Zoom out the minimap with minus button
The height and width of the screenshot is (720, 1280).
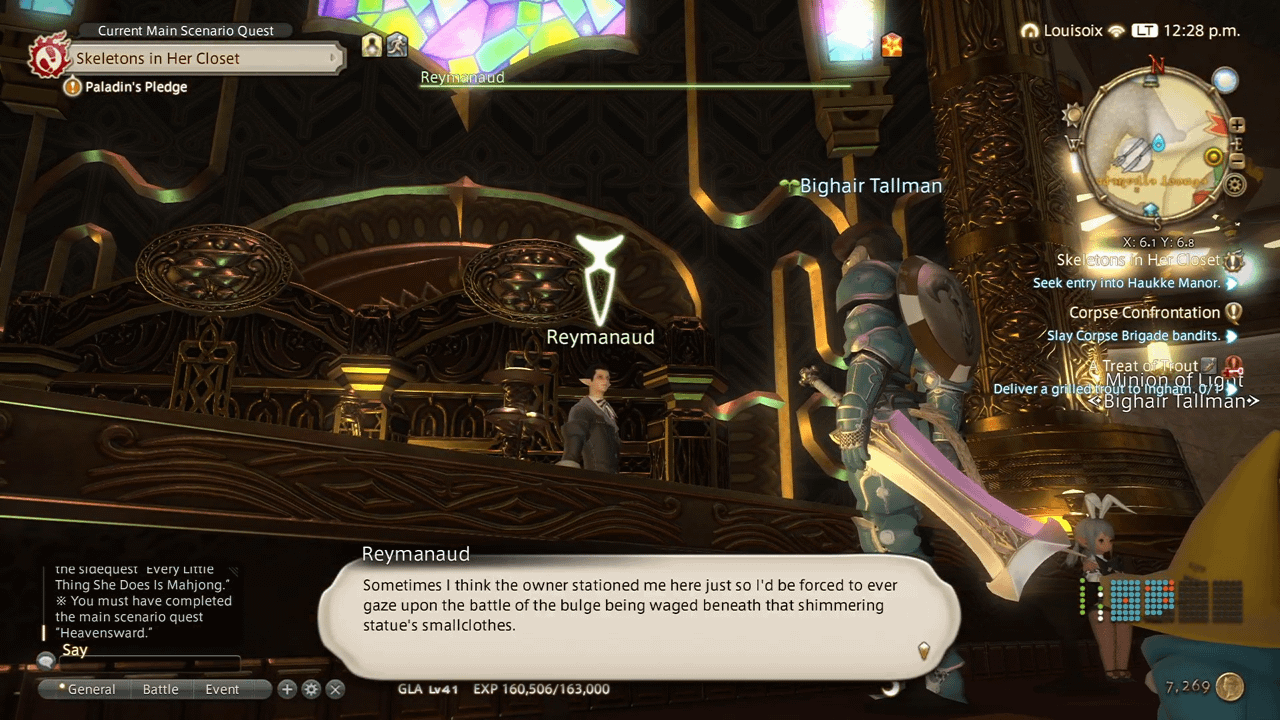click(1237, 160)
